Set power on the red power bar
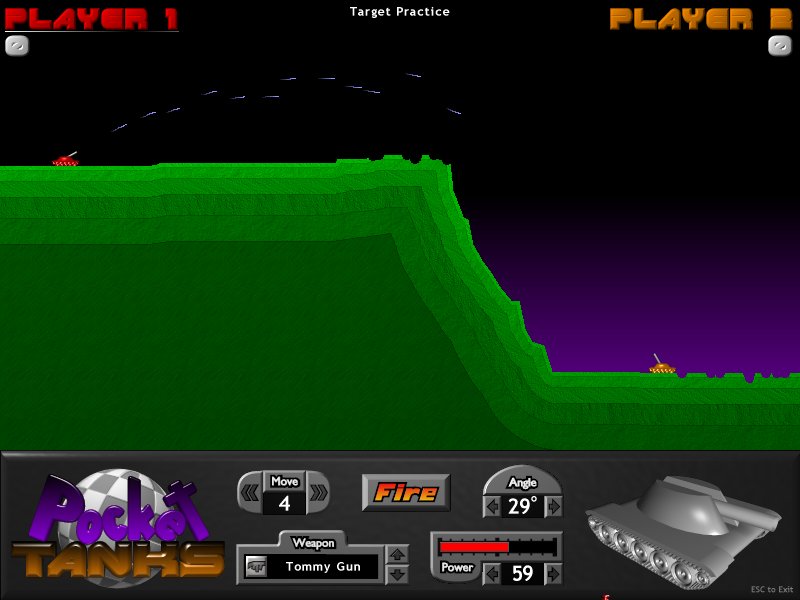The image size is (800, 600). [497, 547]
